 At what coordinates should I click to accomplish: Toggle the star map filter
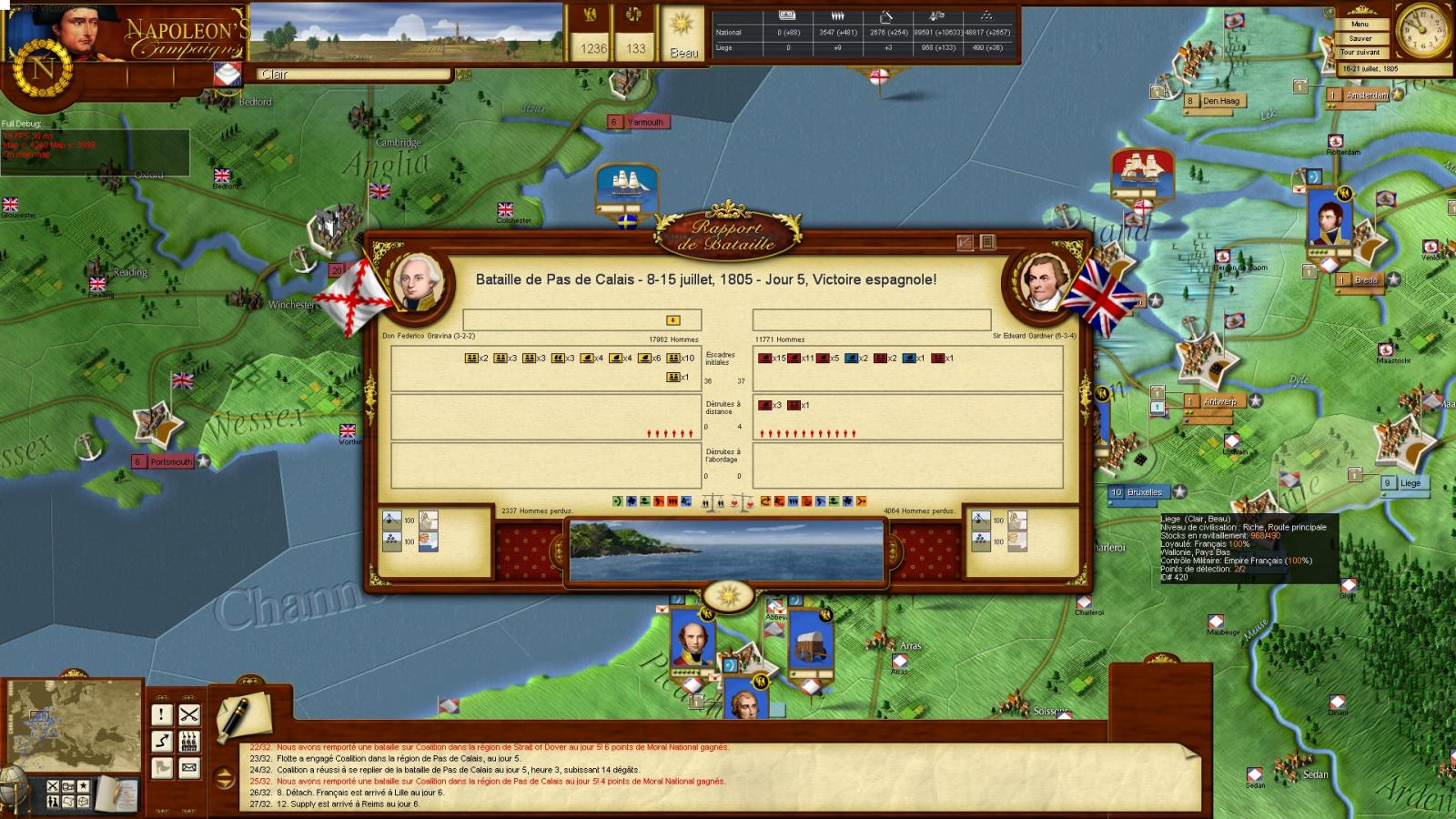click(84, 786)
